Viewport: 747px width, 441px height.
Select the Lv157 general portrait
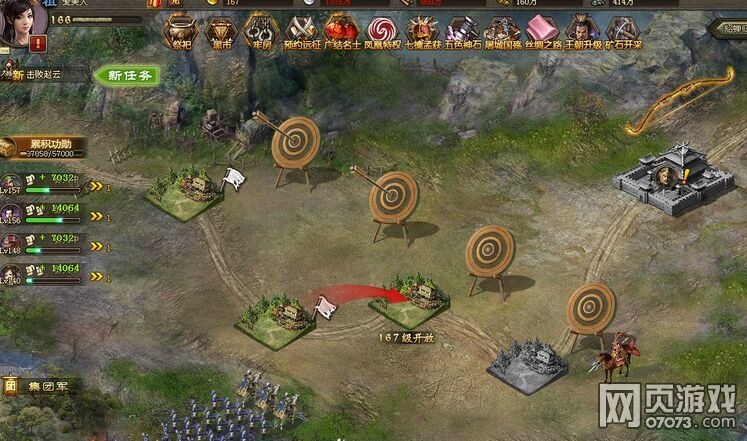click(12, 182)
